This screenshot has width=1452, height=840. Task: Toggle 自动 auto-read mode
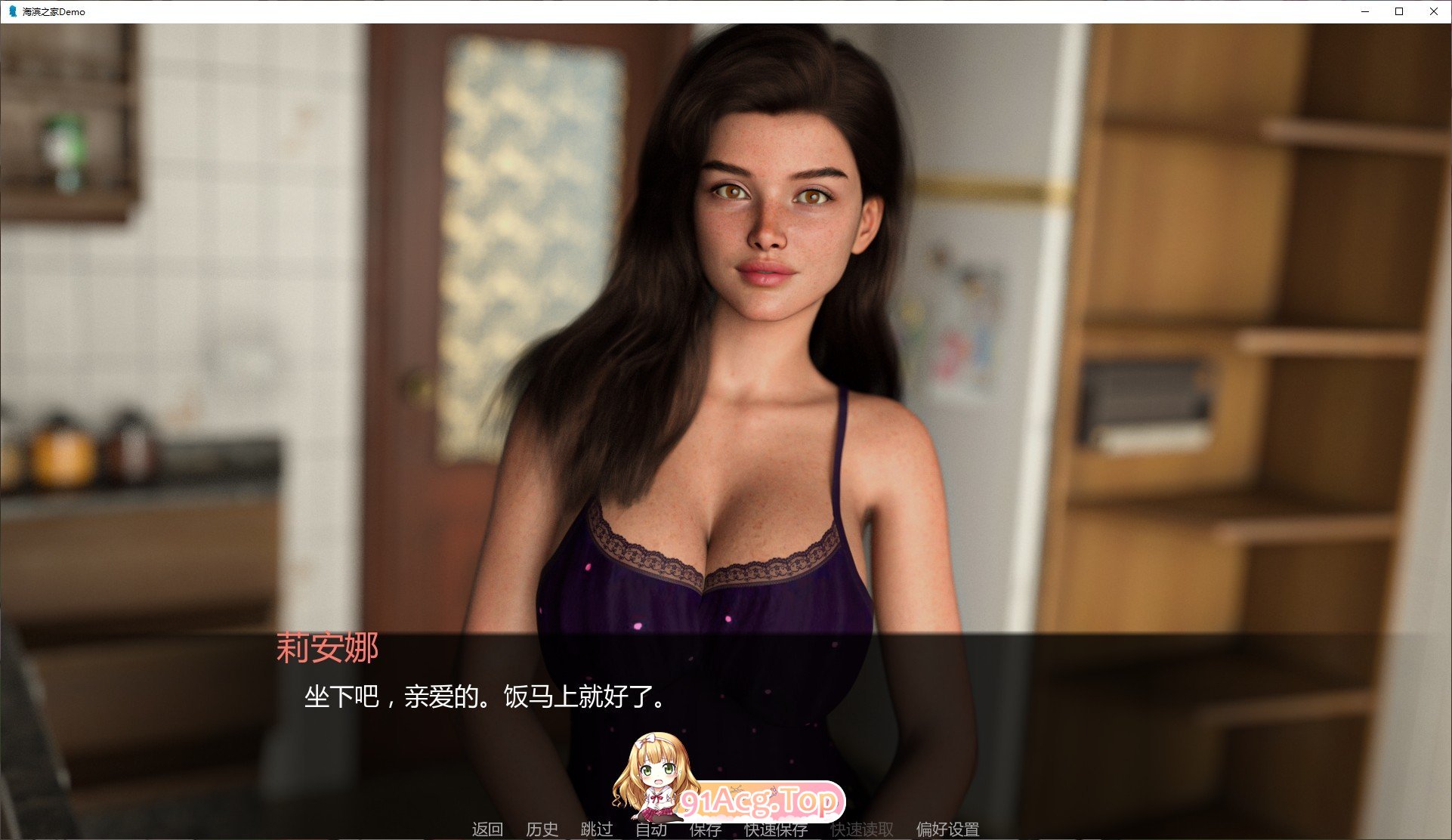click(x=653, y=829)
